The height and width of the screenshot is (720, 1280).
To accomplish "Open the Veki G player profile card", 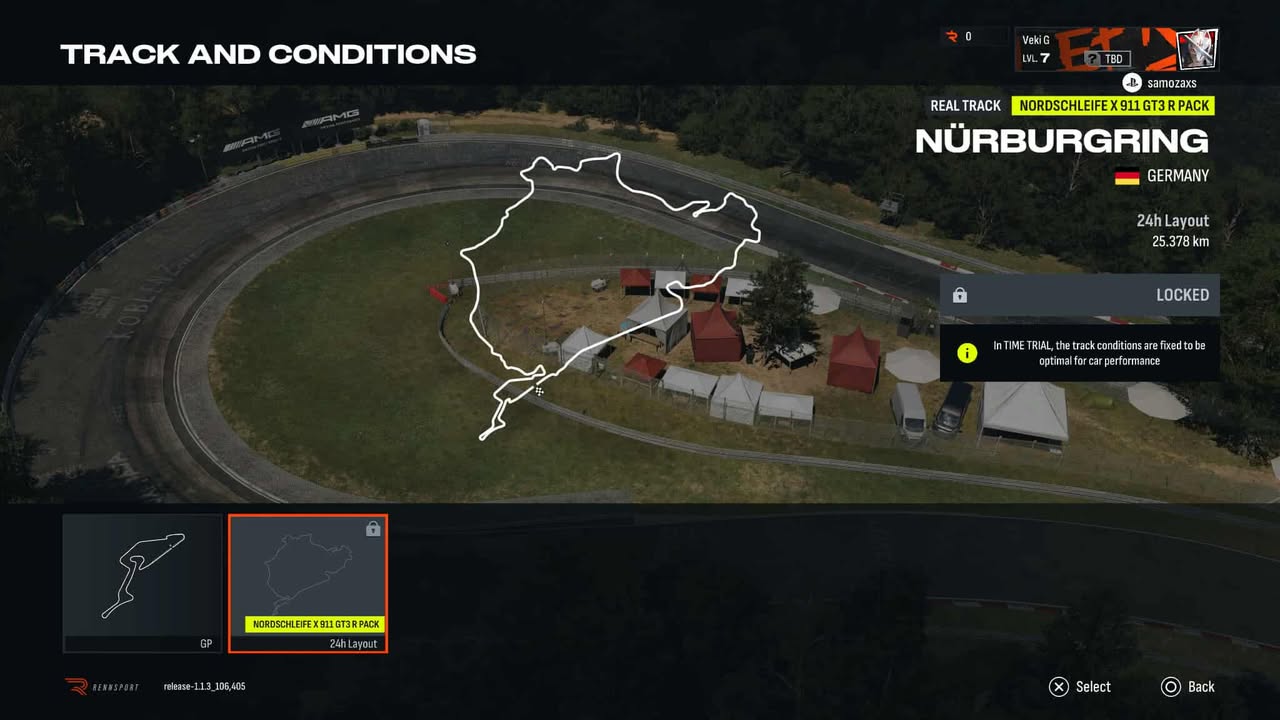I will 1116,49.
